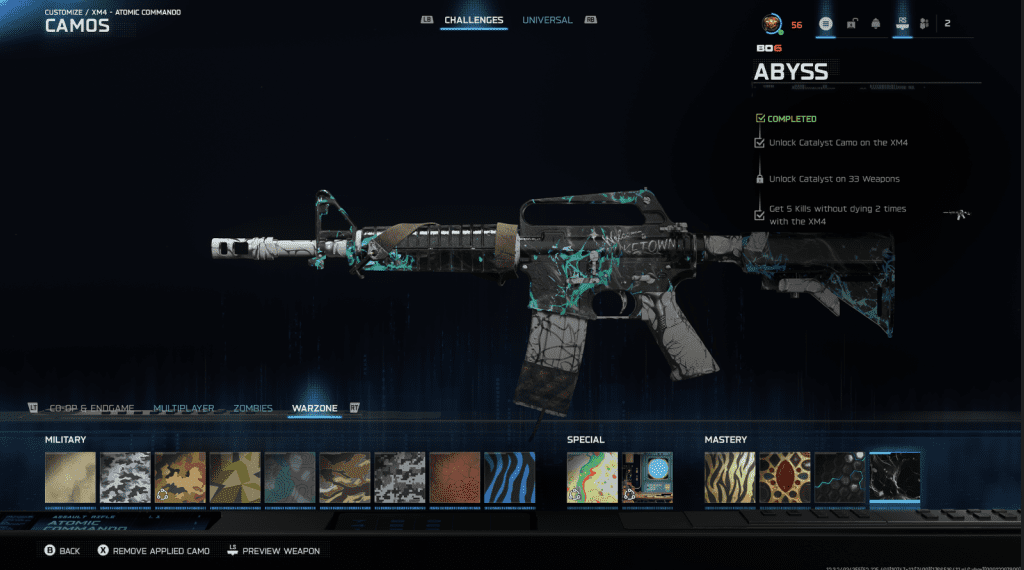Open the player profile avatar

[x=770, y=23]
